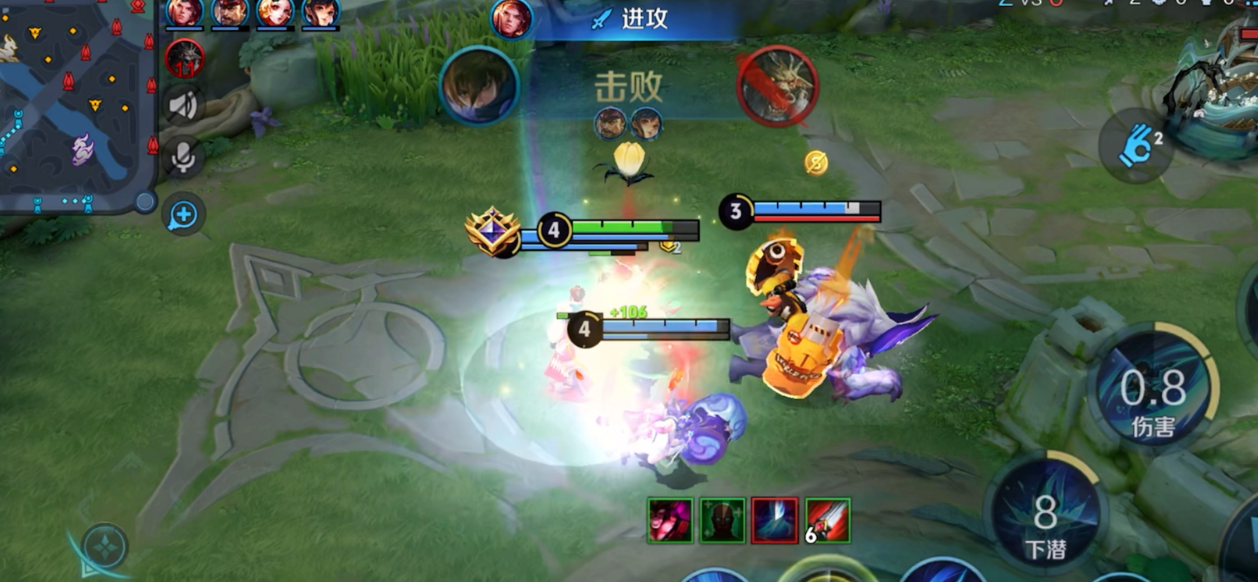Image resolution: width=1258 pixels, height=582 pixels.
Task: Select the red-haired teammate portrait
Action: (184, 12)
